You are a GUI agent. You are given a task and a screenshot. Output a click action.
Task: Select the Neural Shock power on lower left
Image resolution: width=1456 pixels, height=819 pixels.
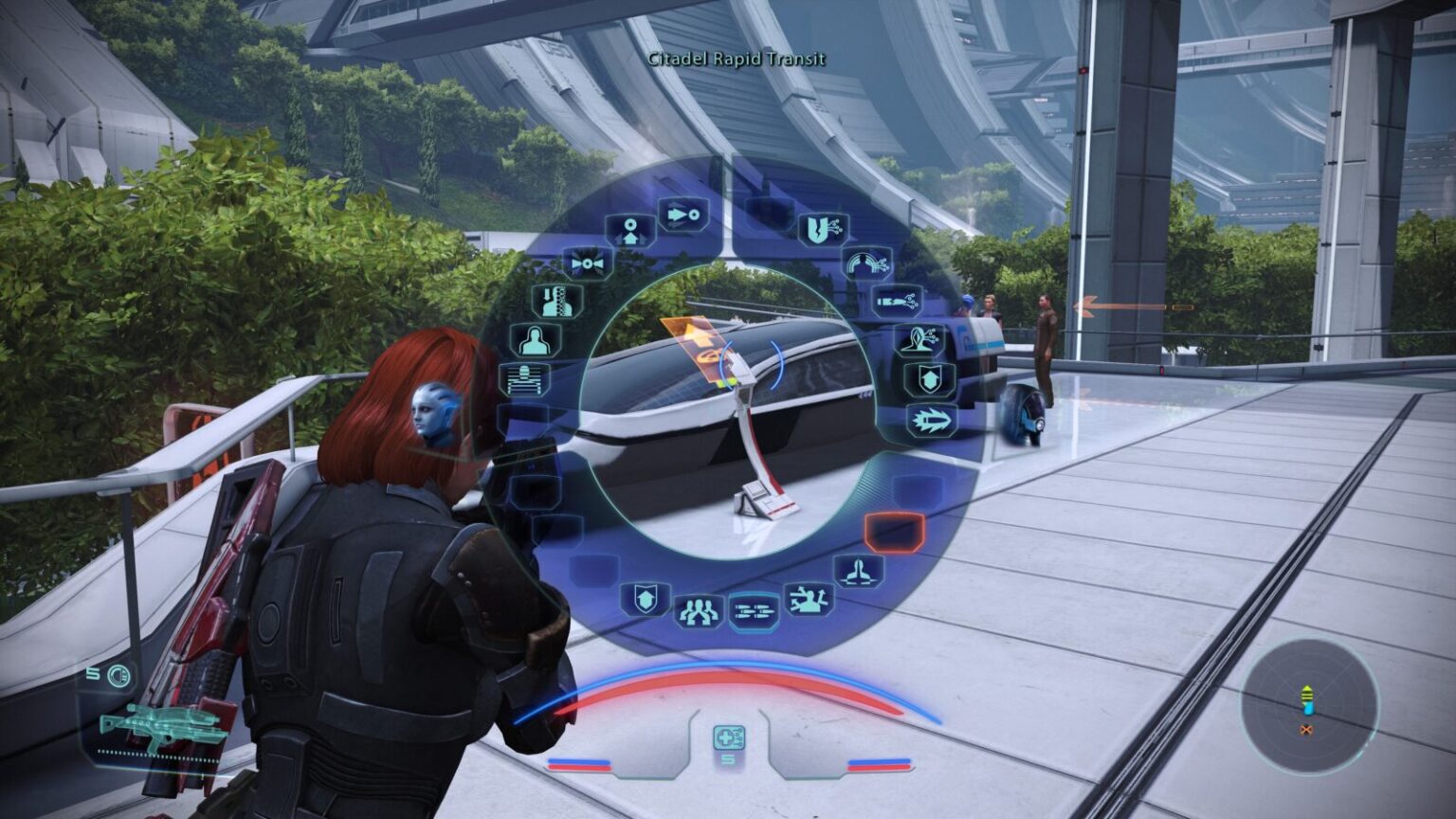coord(527,377)
